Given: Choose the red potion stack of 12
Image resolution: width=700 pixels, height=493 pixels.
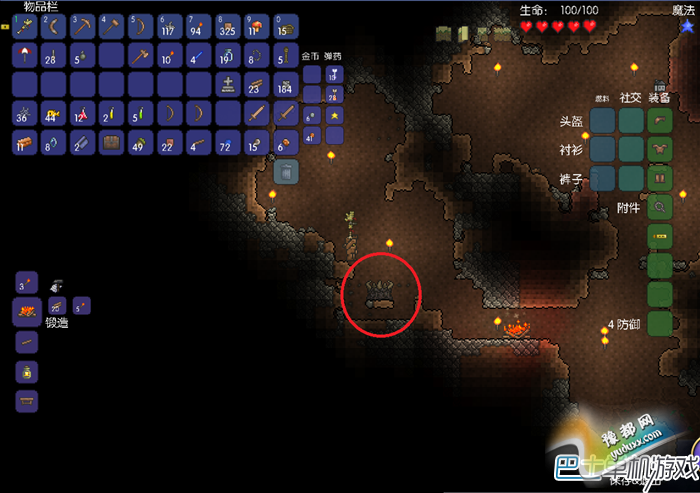Looking at the screenshot, I should [x=82, y=113].
